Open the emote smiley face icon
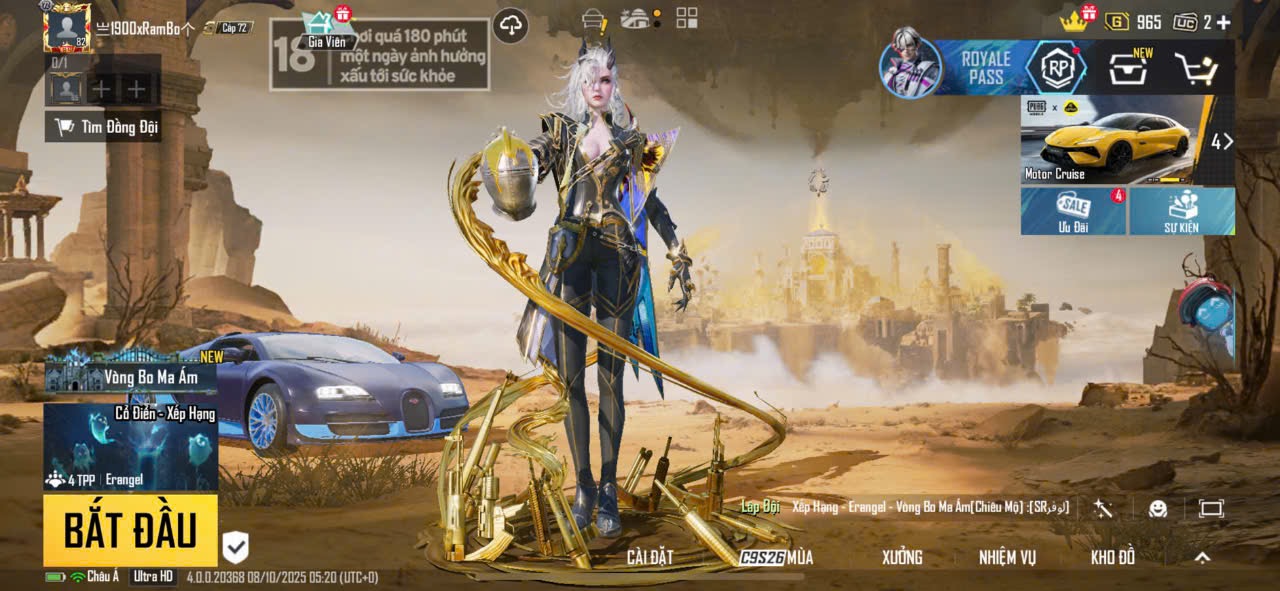Image resolution: width=1280 pixels, height=591 pixels. pyautogui.click(x=1158, y=508)
